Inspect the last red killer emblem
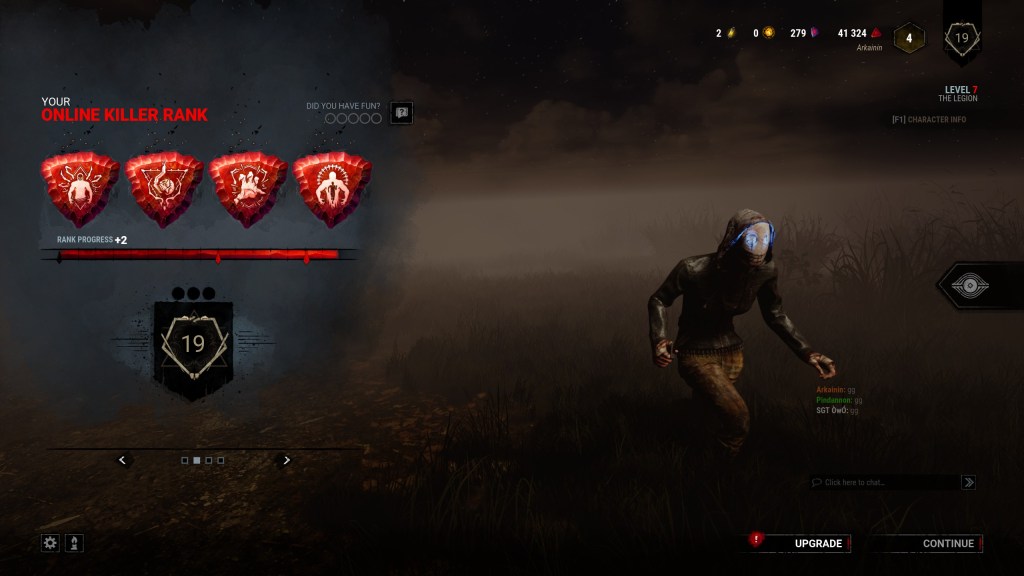This screenshot has width=1024, height=576. pos(332,189)
